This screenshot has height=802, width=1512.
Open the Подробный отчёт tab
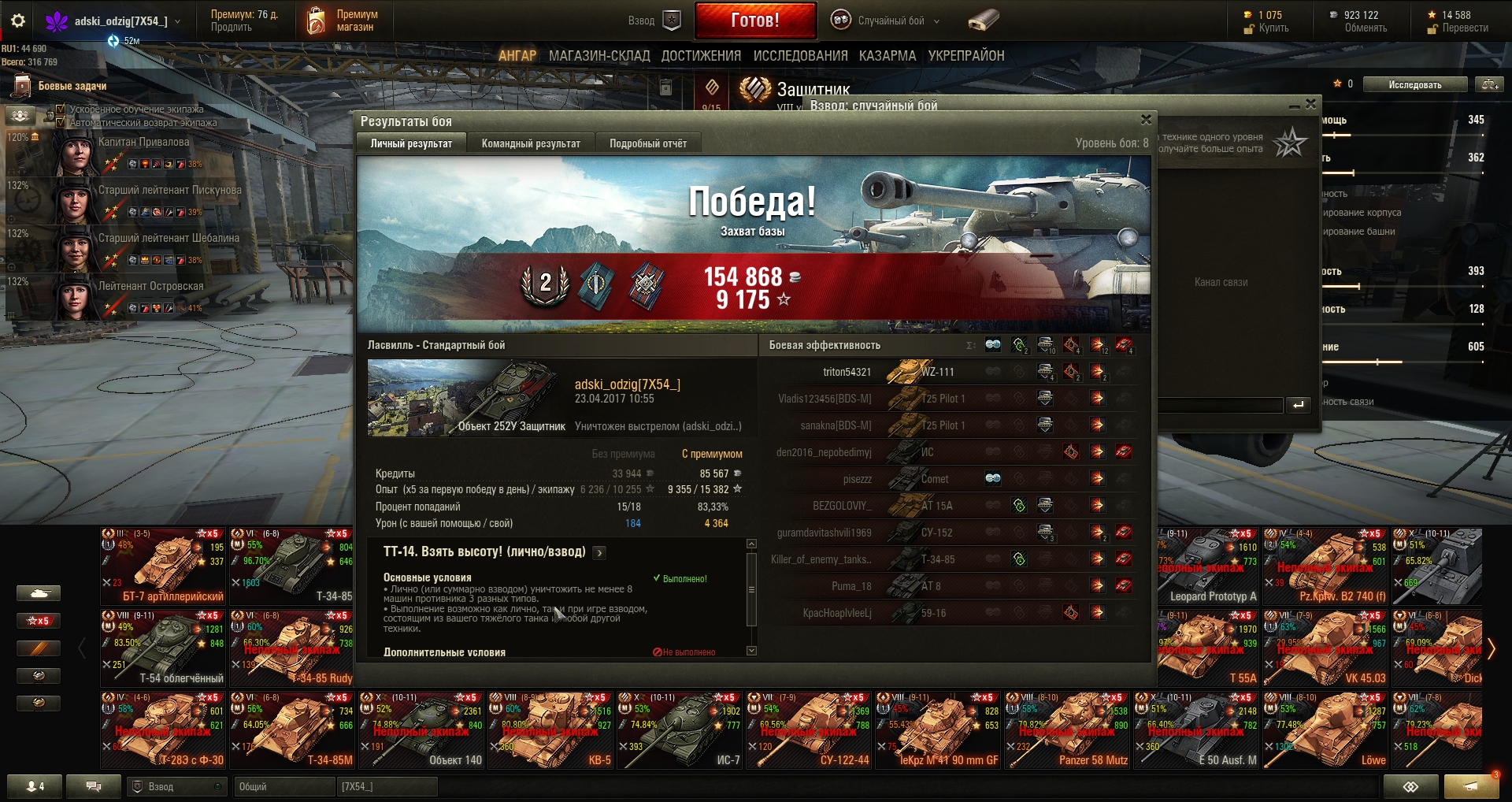pyautogui.click(x=647, y=143)
